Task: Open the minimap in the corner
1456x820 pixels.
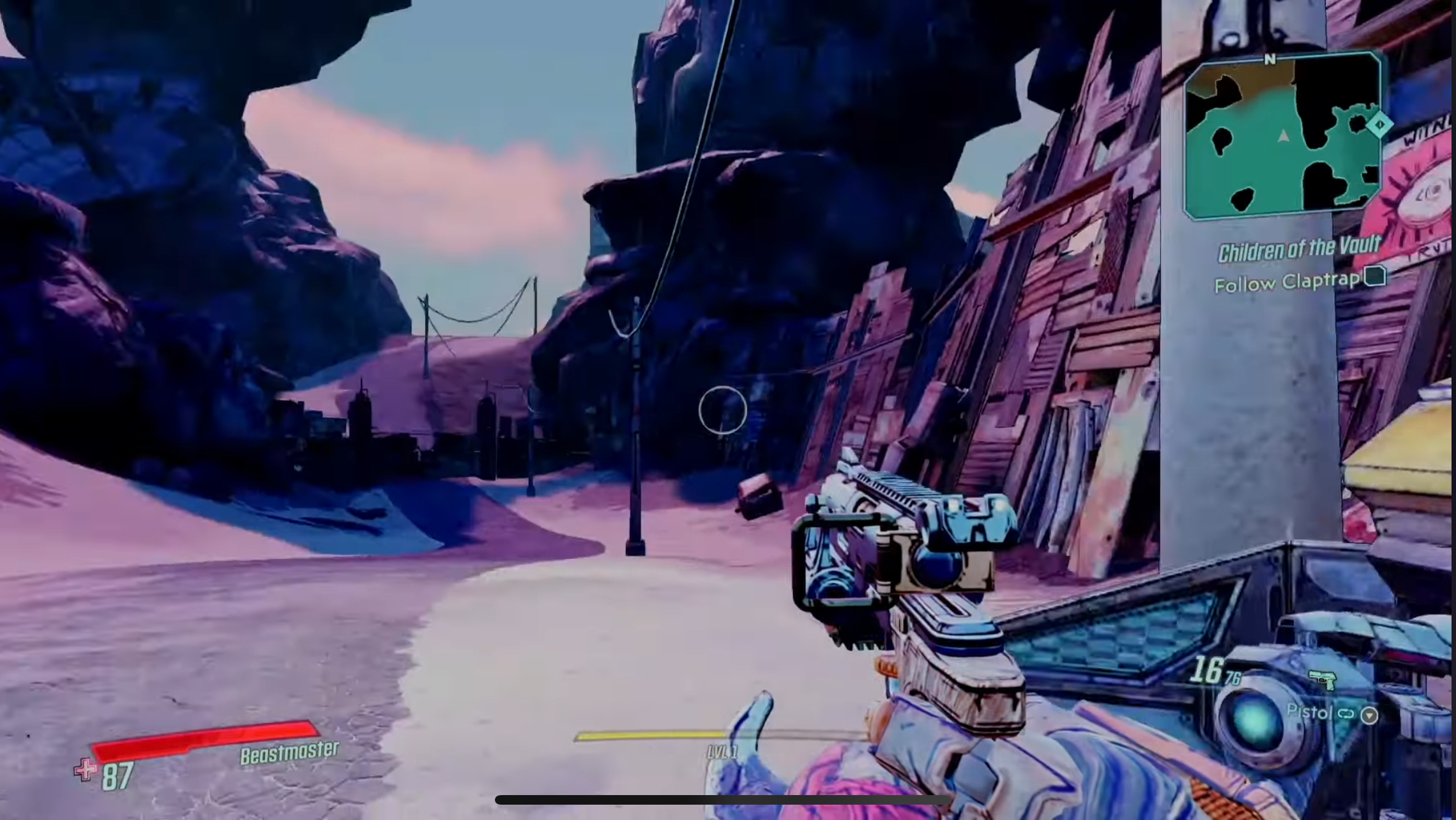Action: click(1282, 135)
